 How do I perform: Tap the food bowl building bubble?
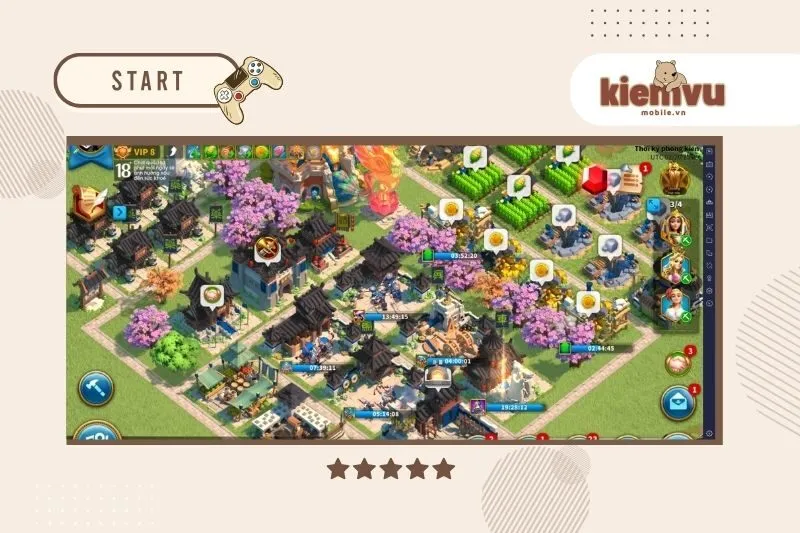point(211,295)
